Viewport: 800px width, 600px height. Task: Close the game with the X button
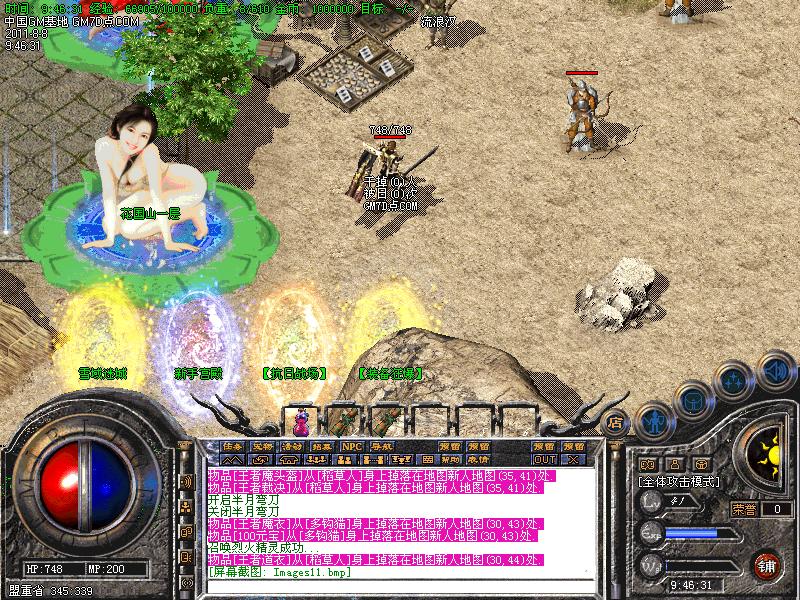pos(573,459)
